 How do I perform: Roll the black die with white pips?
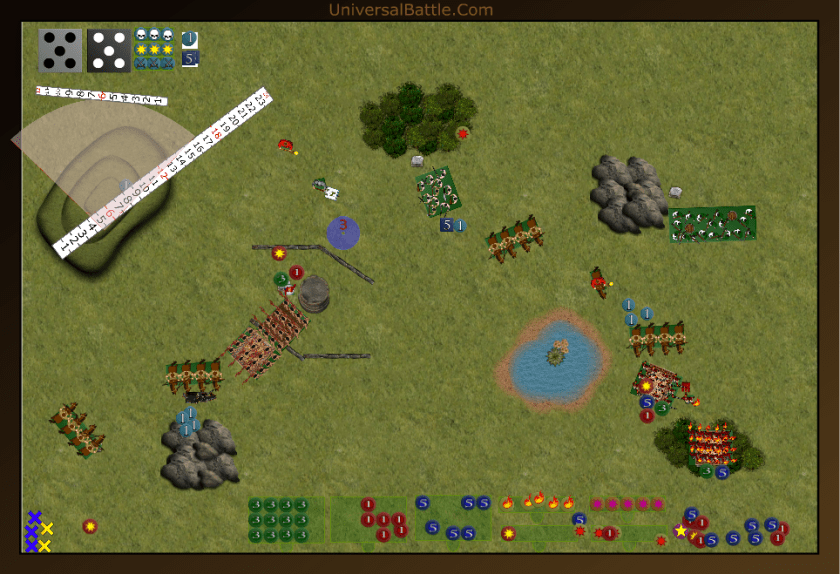coord(108,50)
